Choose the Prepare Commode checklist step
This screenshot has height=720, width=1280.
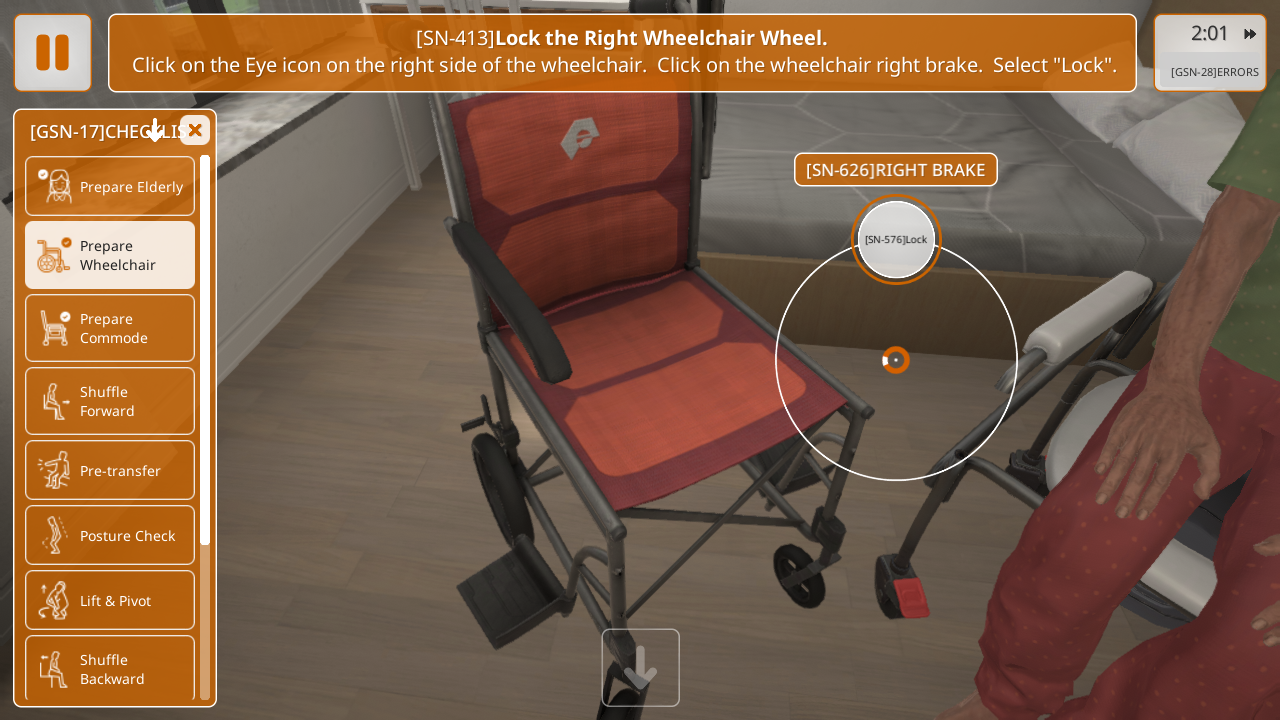[110, 328]
